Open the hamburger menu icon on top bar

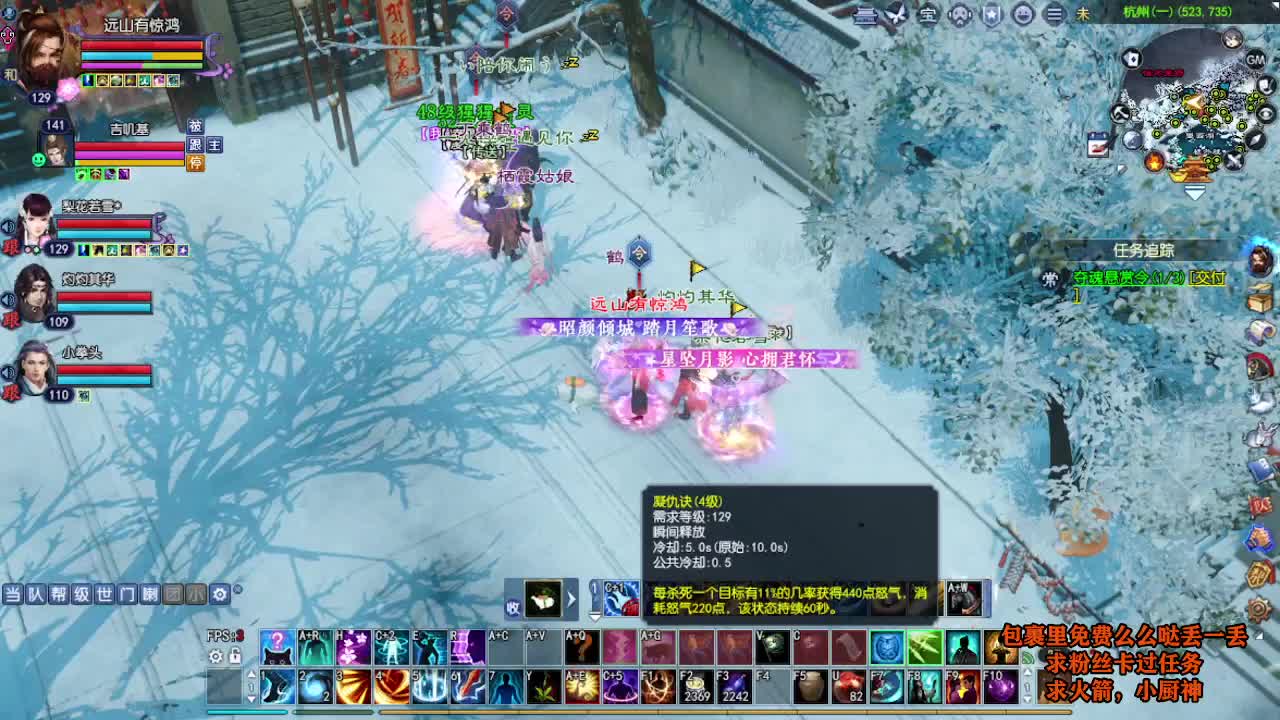(x=1054, y=16)
